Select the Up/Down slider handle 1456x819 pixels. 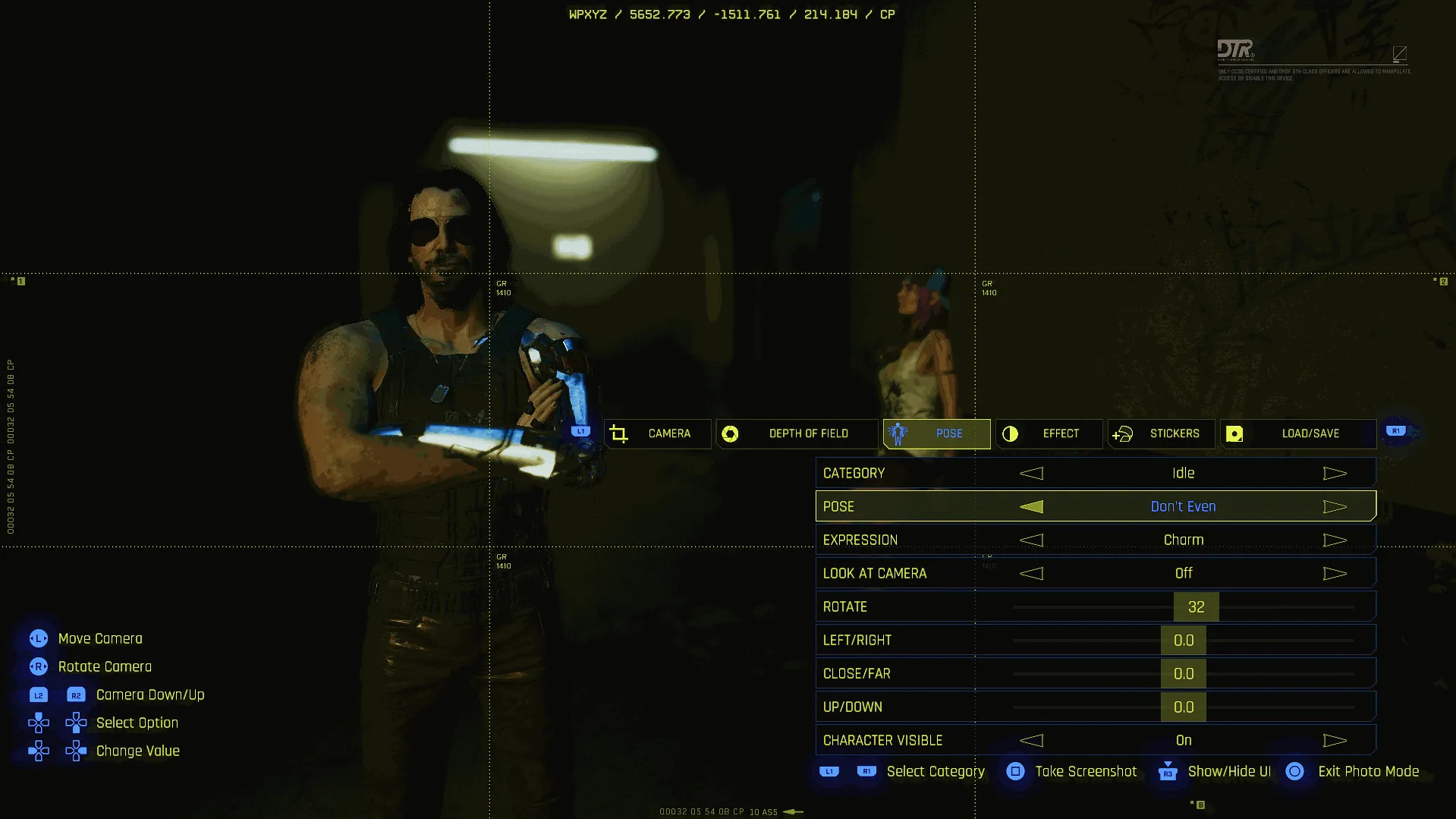point(1183,707)
